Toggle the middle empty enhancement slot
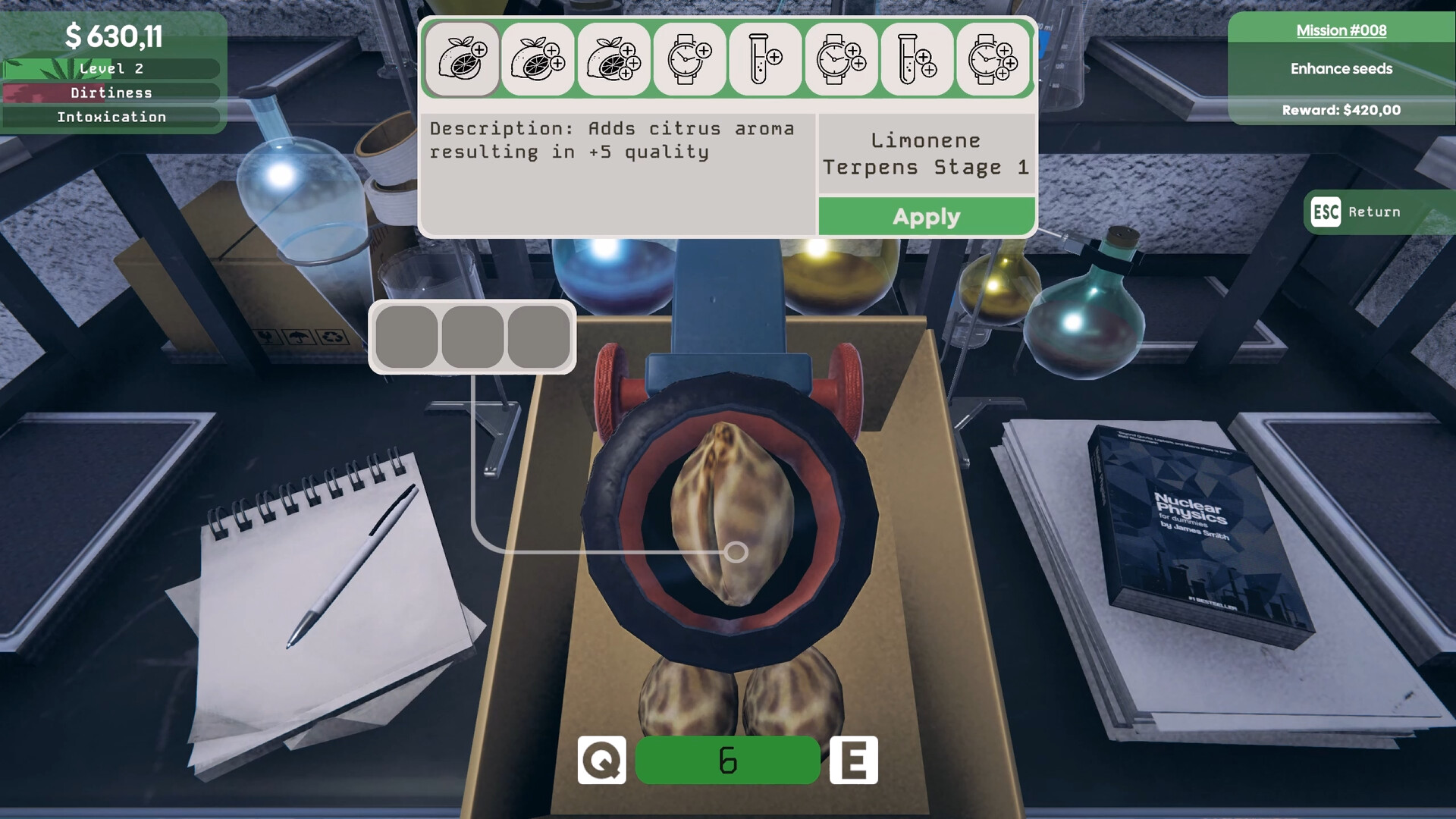 click(473, 337)
